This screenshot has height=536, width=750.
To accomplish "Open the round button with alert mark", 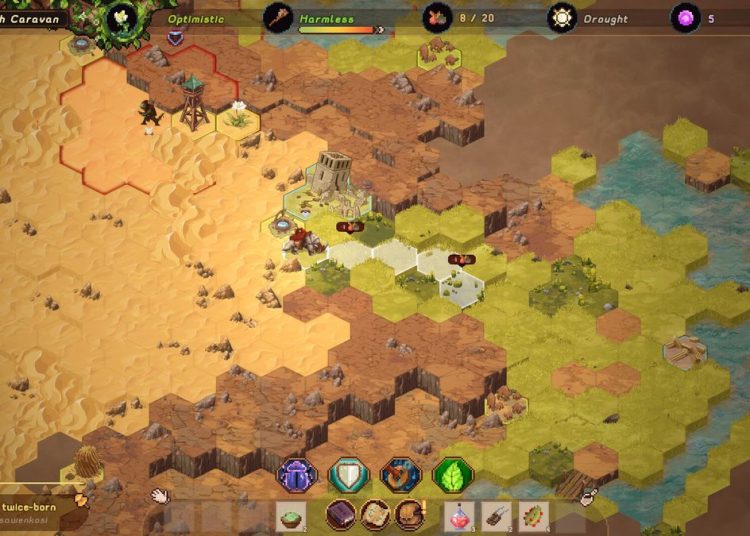I will pos(409,515).
